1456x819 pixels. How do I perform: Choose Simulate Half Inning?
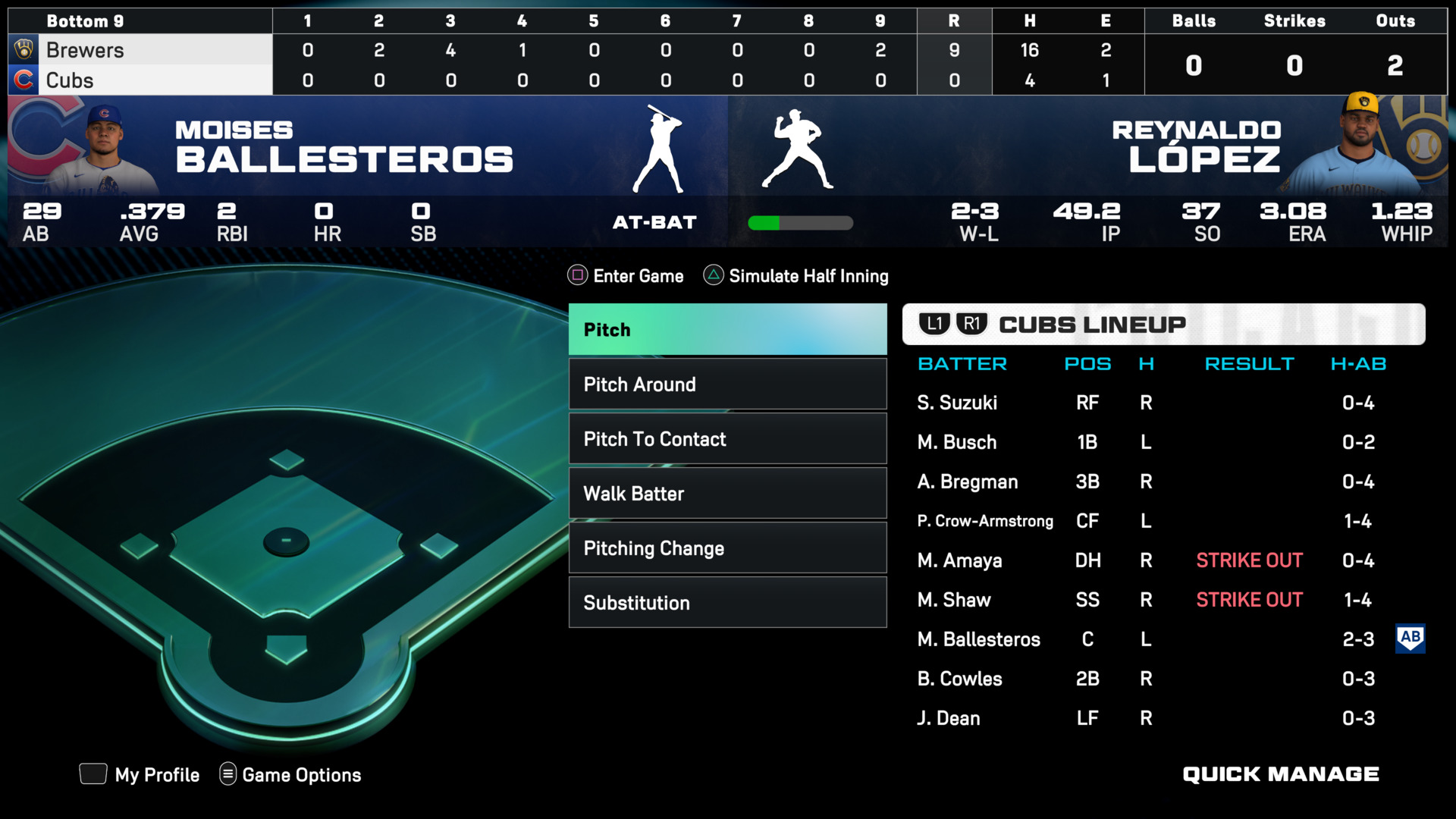(x=808, y=276)
